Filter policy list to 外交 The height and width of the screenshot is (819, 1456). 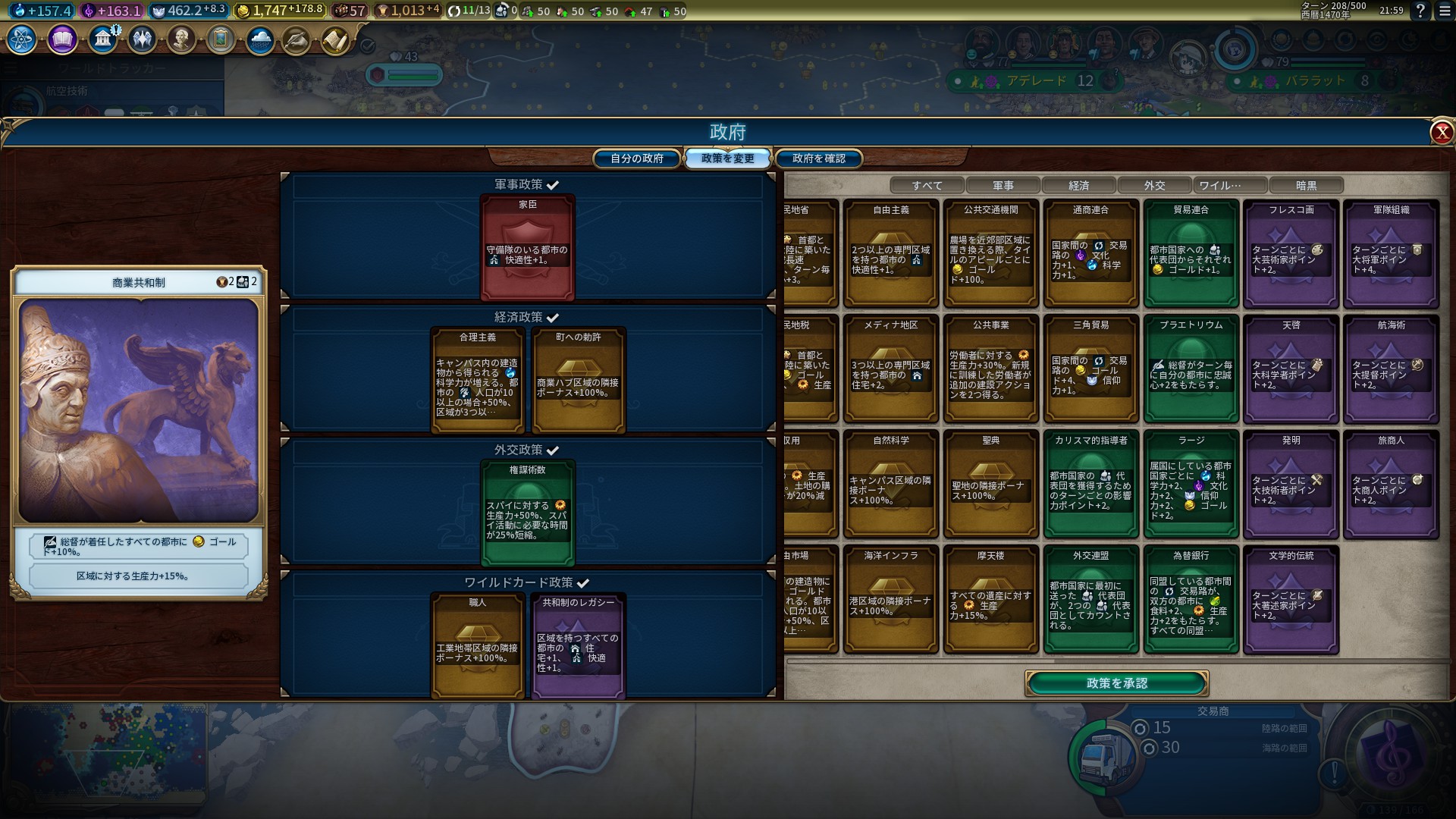[x=1154, y=185]
